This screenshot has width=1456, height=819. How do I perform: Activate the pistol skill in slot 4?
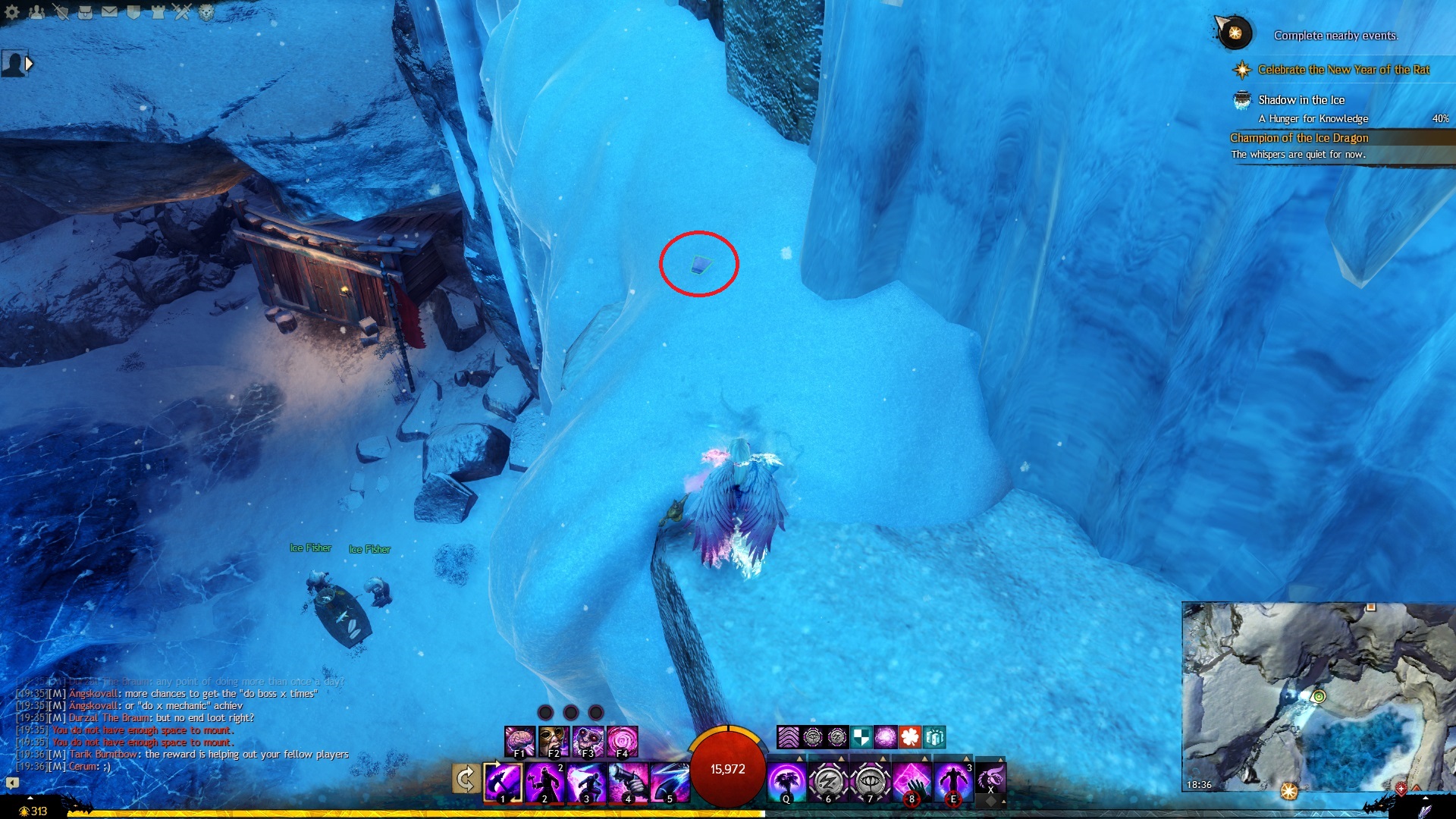click(629, 782)
